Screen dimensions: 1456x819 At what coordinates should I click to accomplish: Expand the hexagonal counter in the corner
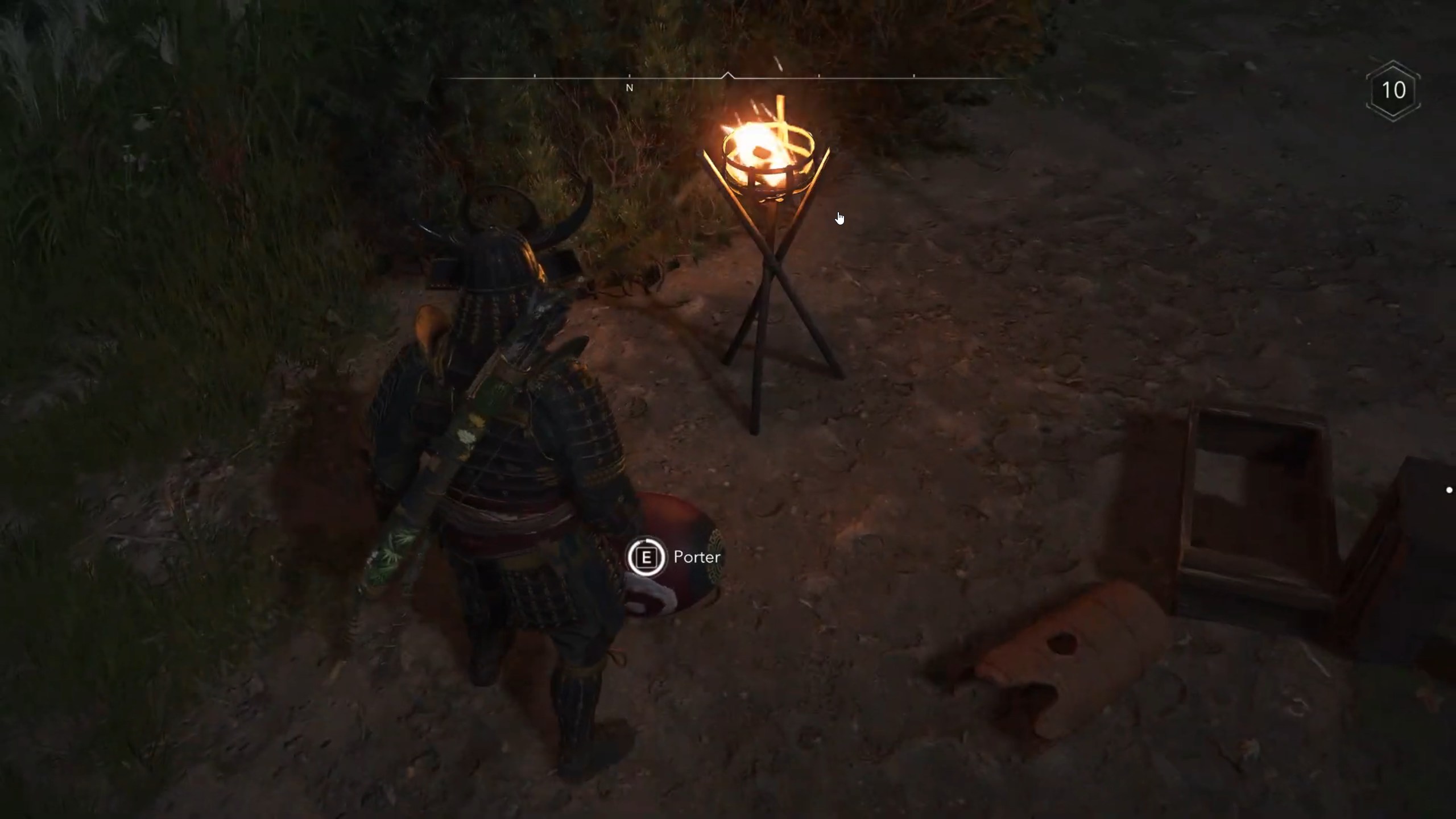coord(1393,91)
